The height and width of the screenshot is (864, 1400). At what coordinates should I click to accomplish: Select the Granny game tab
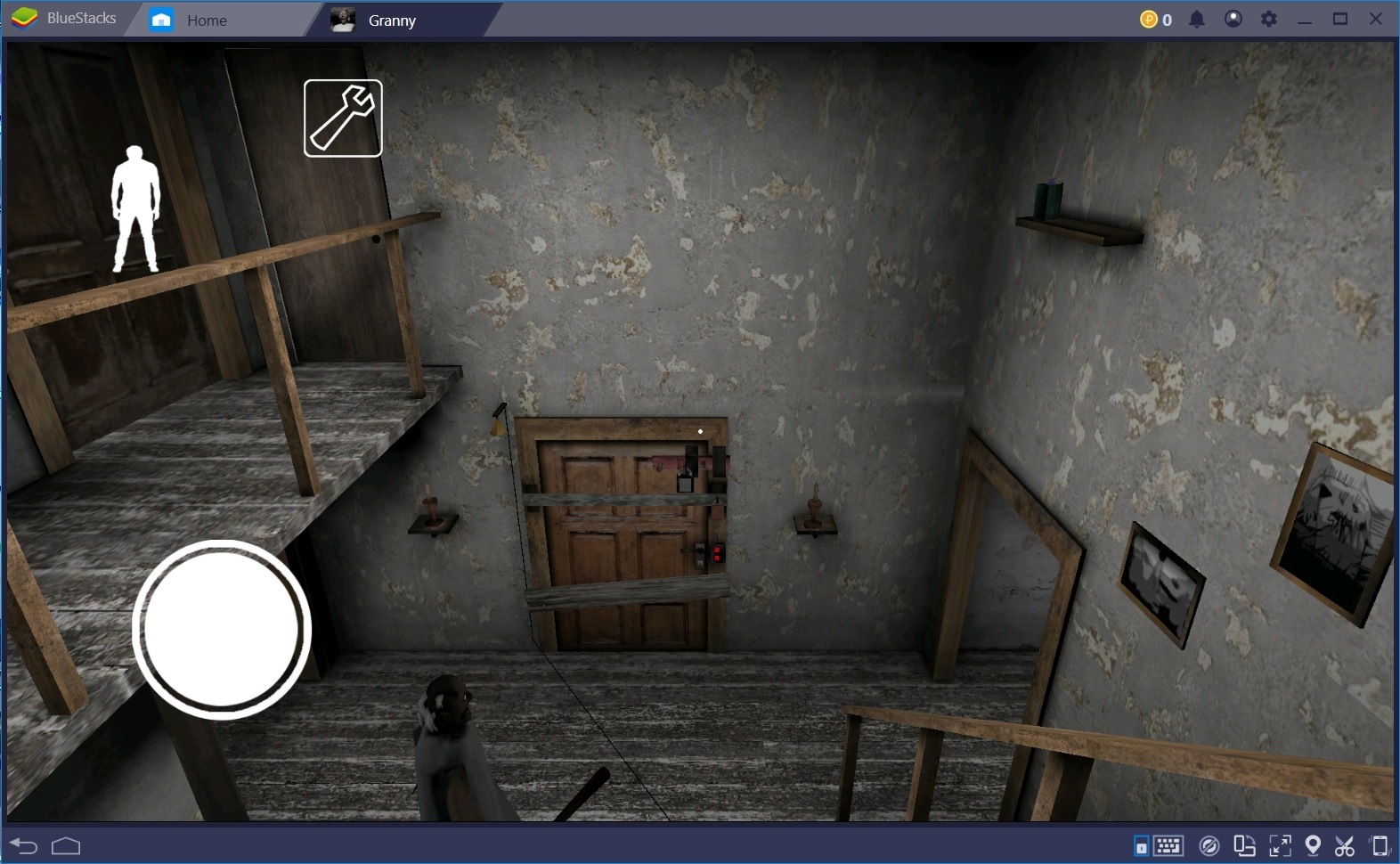tap(392, 19)
